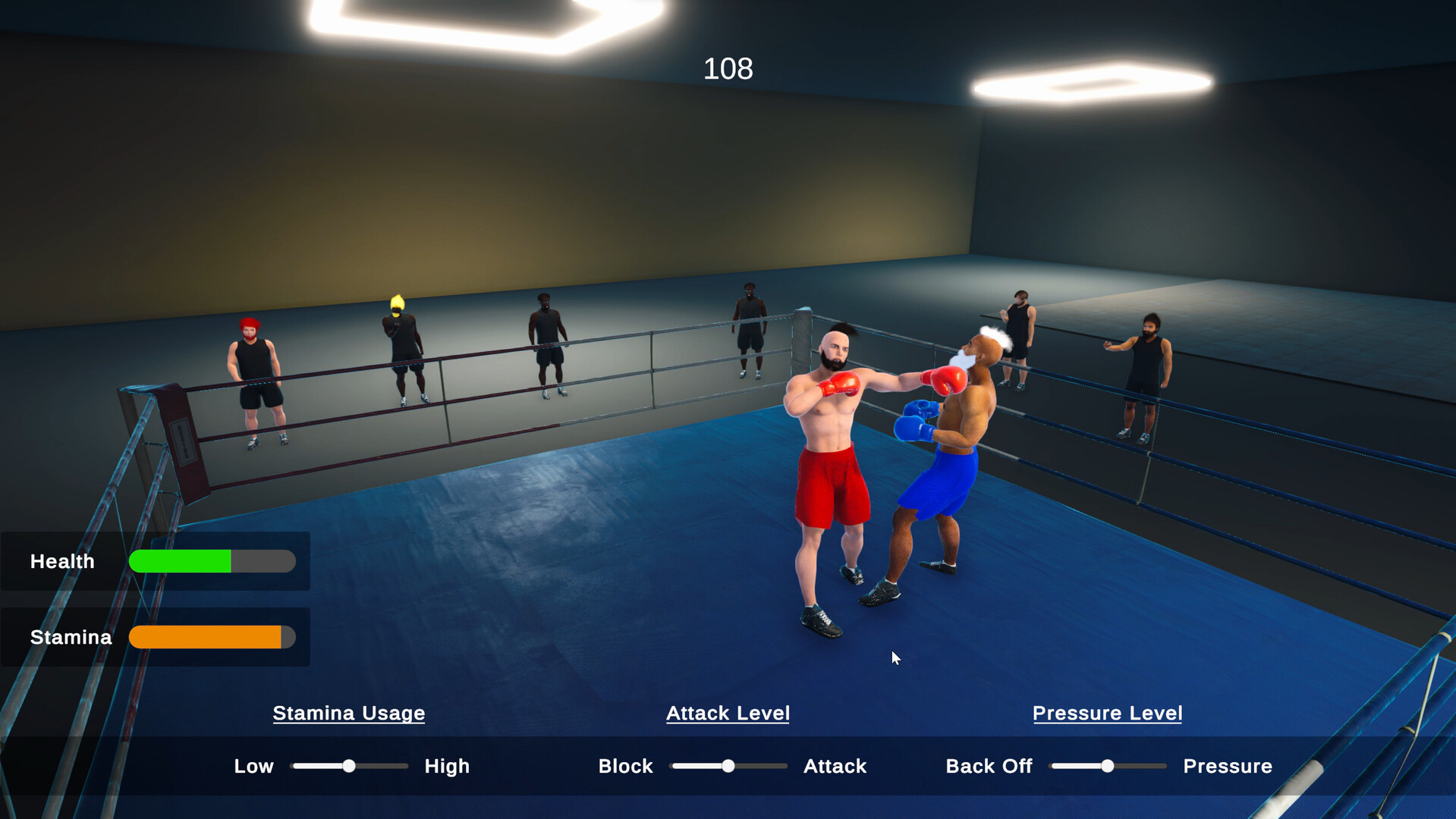
Task: Click the Attack label next to its slider
Action: [834, 766]
